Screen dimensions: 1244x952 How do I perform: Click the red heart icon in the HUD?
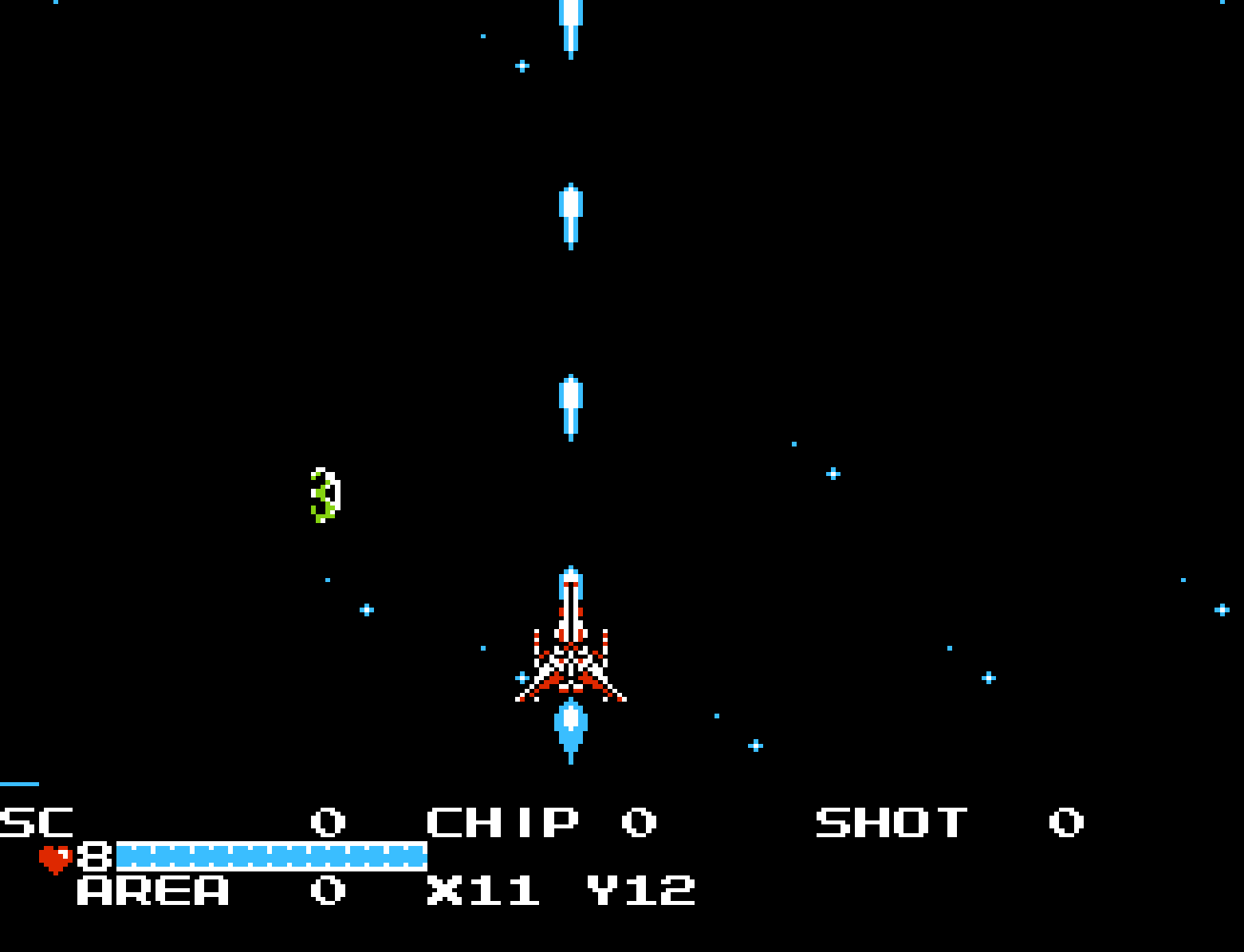point(54,857)
